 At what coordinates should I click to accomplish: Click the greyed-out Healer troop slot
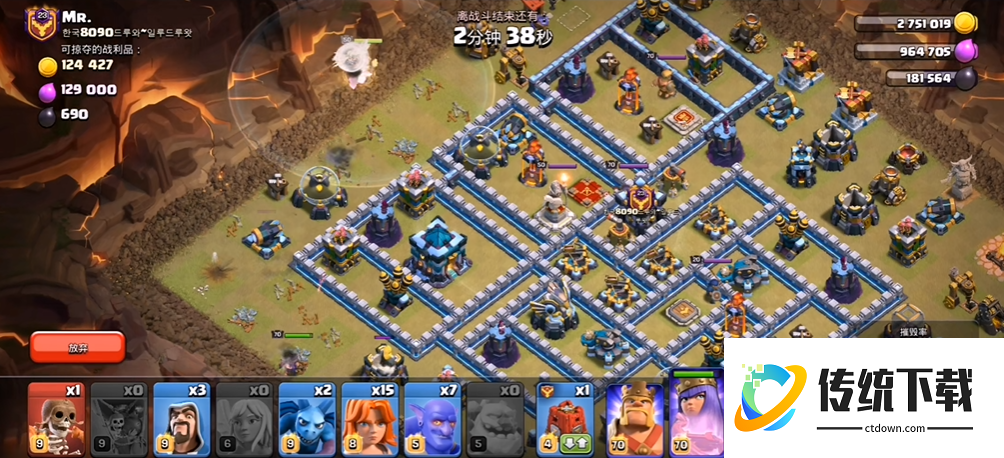point(245,414)
